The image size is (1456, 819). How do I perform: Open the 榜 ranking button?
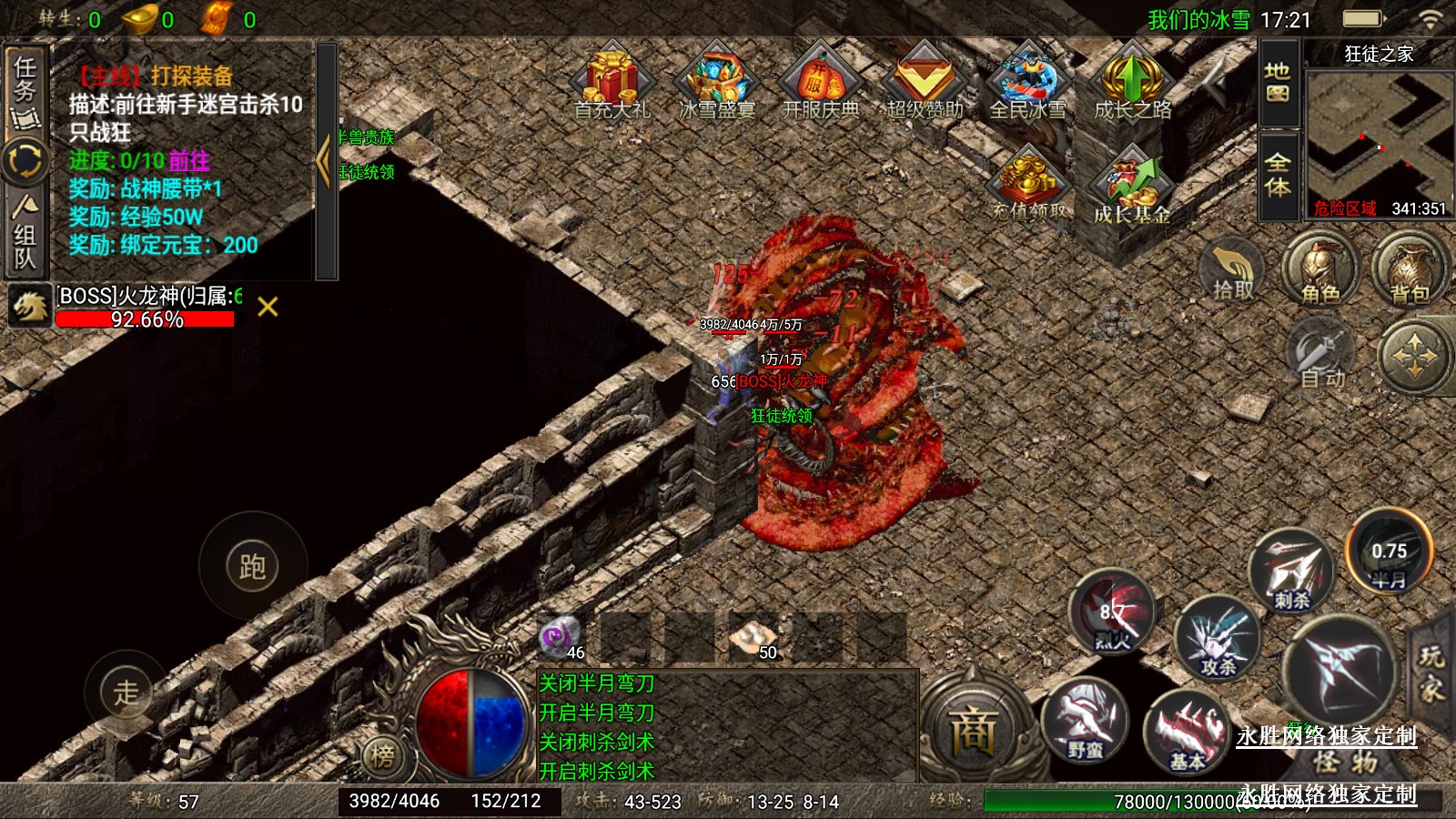tap(383, 754)
